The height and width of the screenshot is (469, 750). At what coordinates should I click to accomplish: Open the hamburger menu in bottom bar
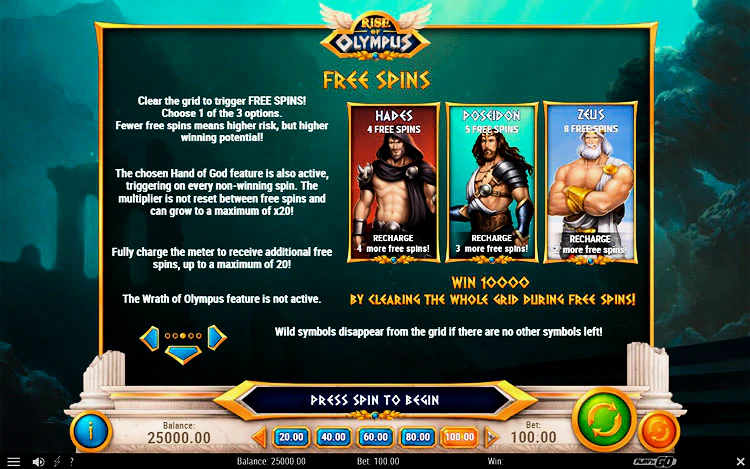point(13,462)
